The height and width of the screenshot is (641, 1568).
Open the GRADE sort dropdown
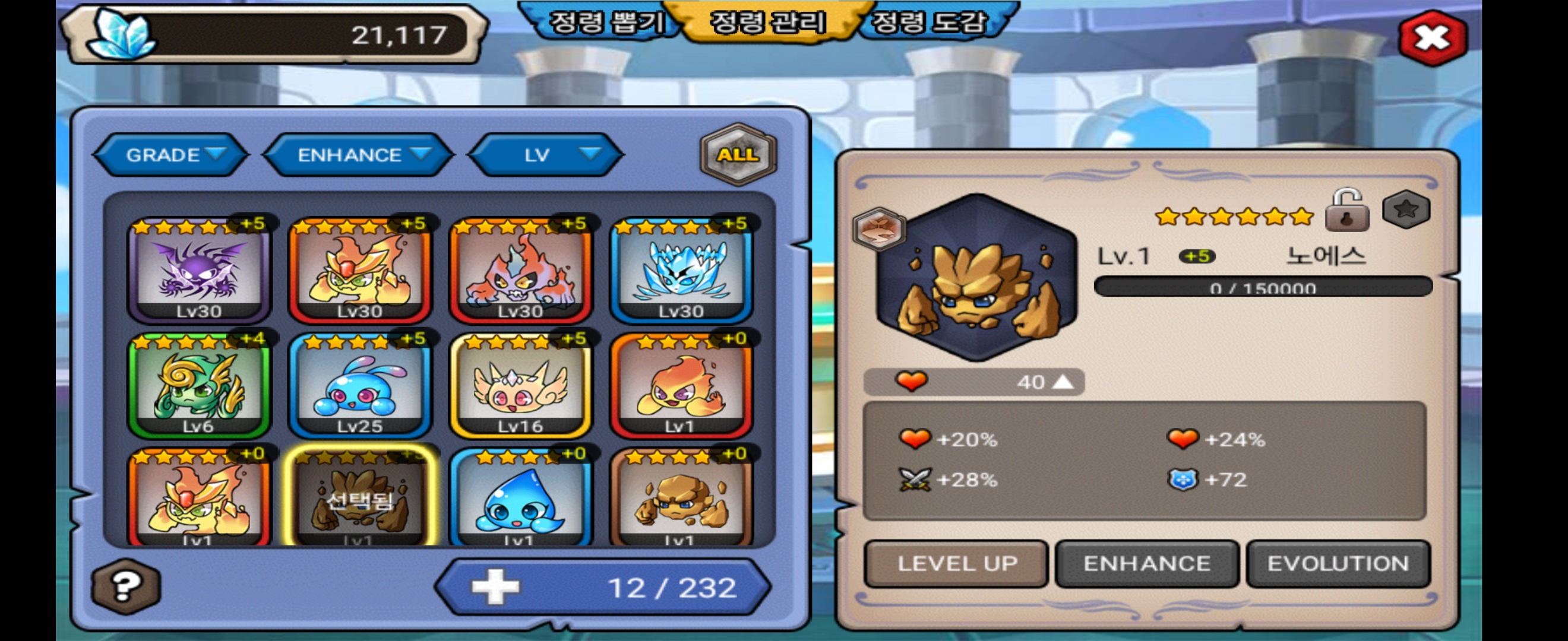click(x=172, y=155)
